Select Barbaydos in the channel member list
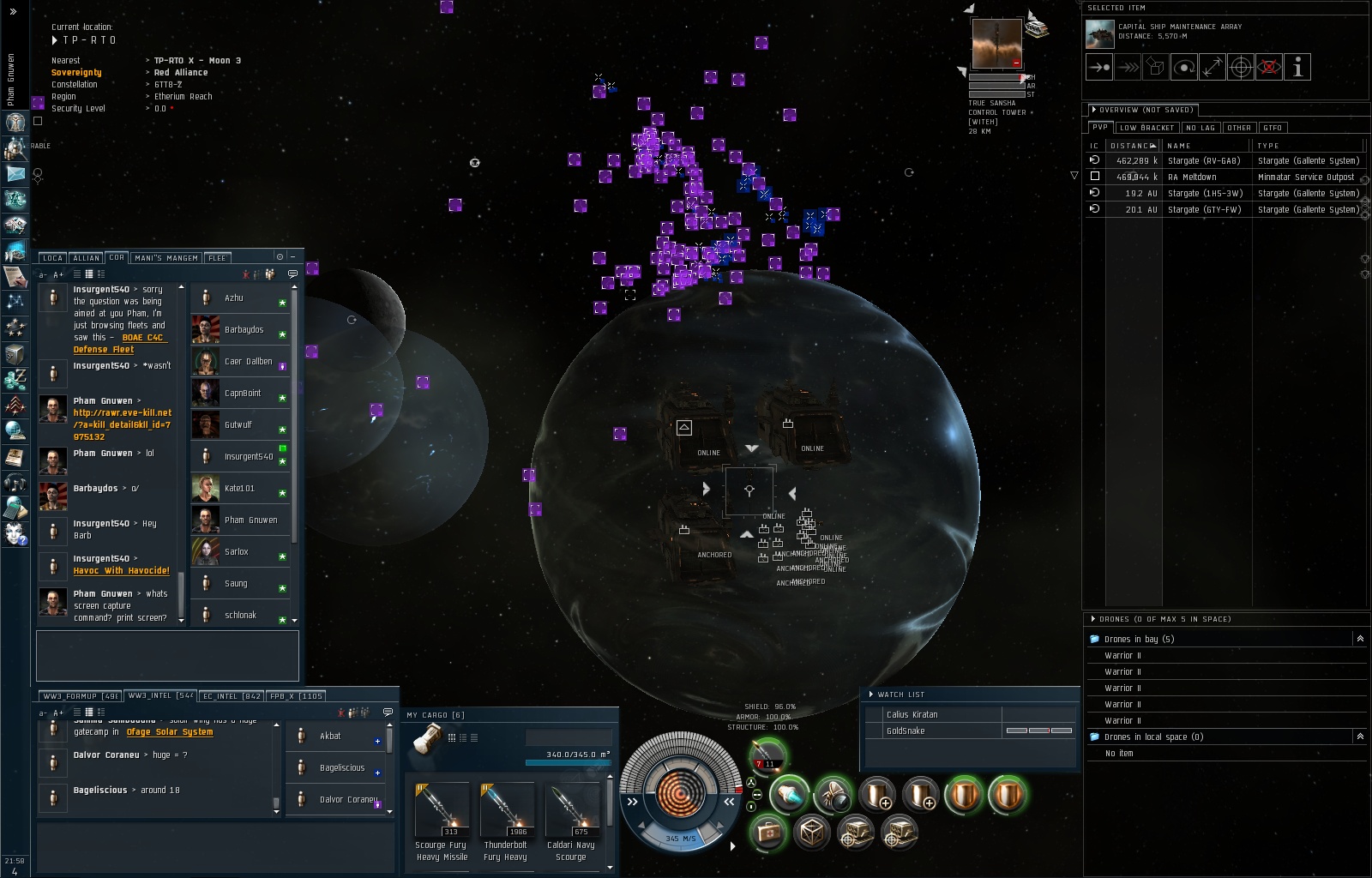1372x878 pixels. [244, 330]
